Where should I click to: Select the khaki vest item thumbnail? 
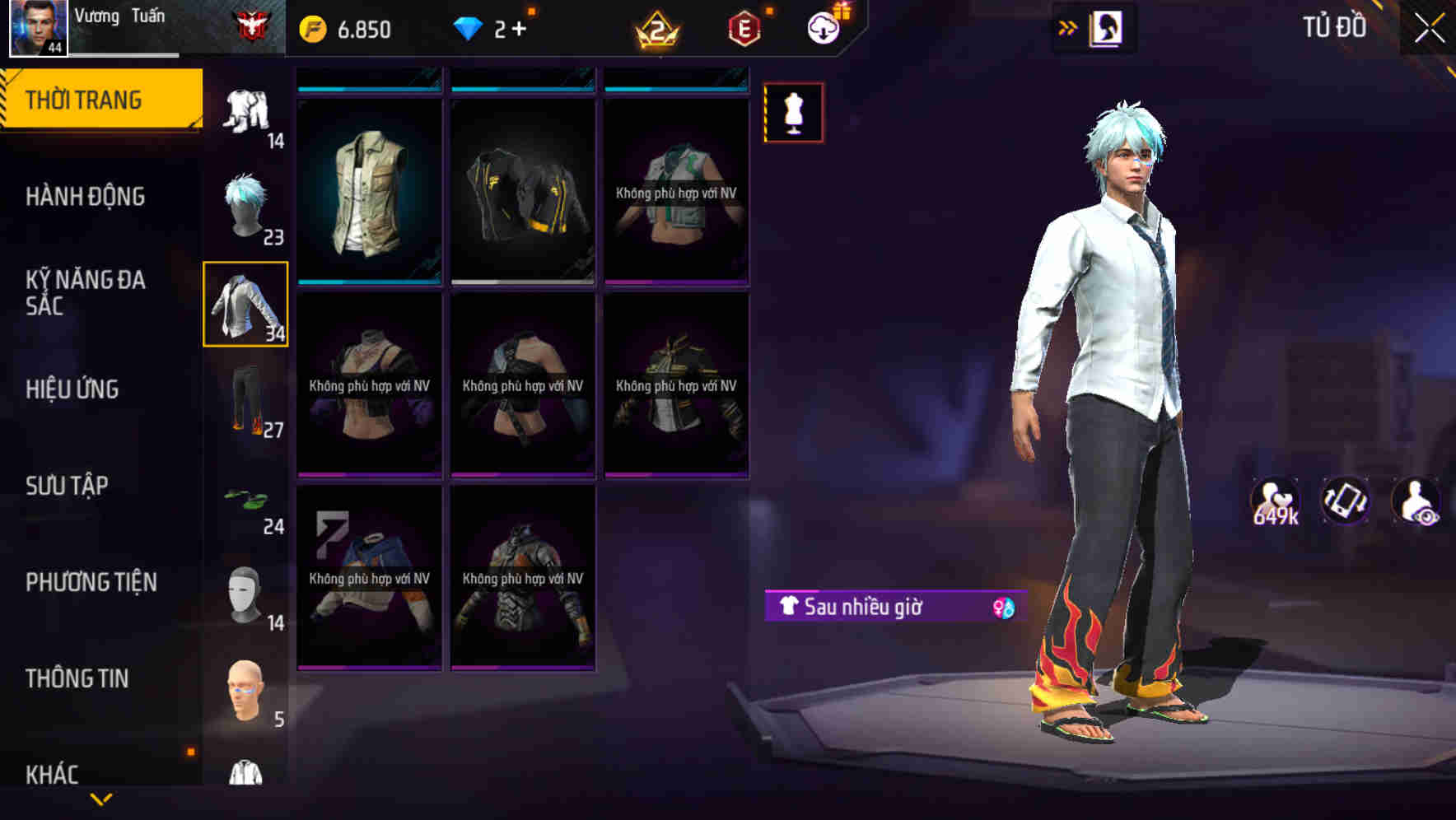(x=367, y=191)
